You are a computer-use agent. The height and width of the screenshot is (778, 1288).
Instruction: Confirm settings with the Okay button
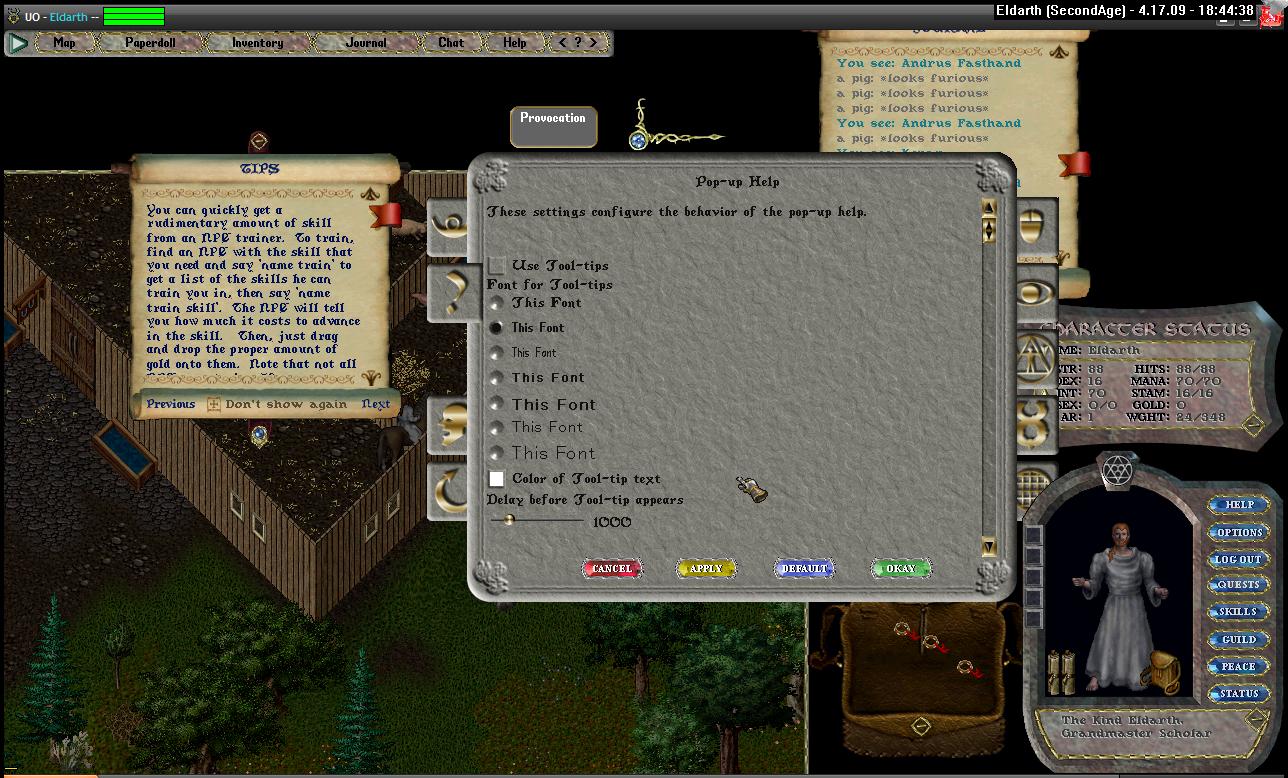point(900,569)
